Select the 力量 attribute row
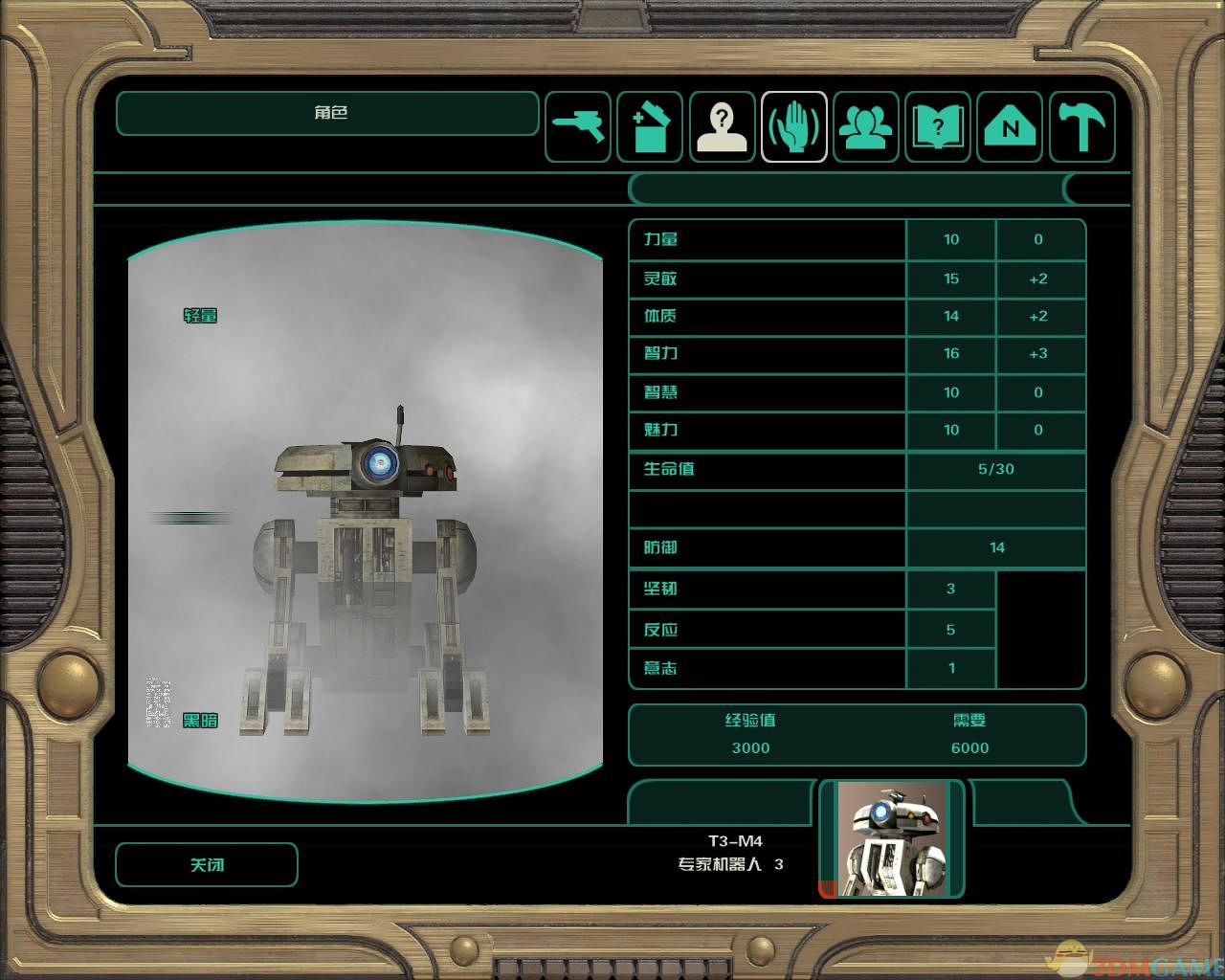The width and height of the screenshot is (1225, 980). 766,240
